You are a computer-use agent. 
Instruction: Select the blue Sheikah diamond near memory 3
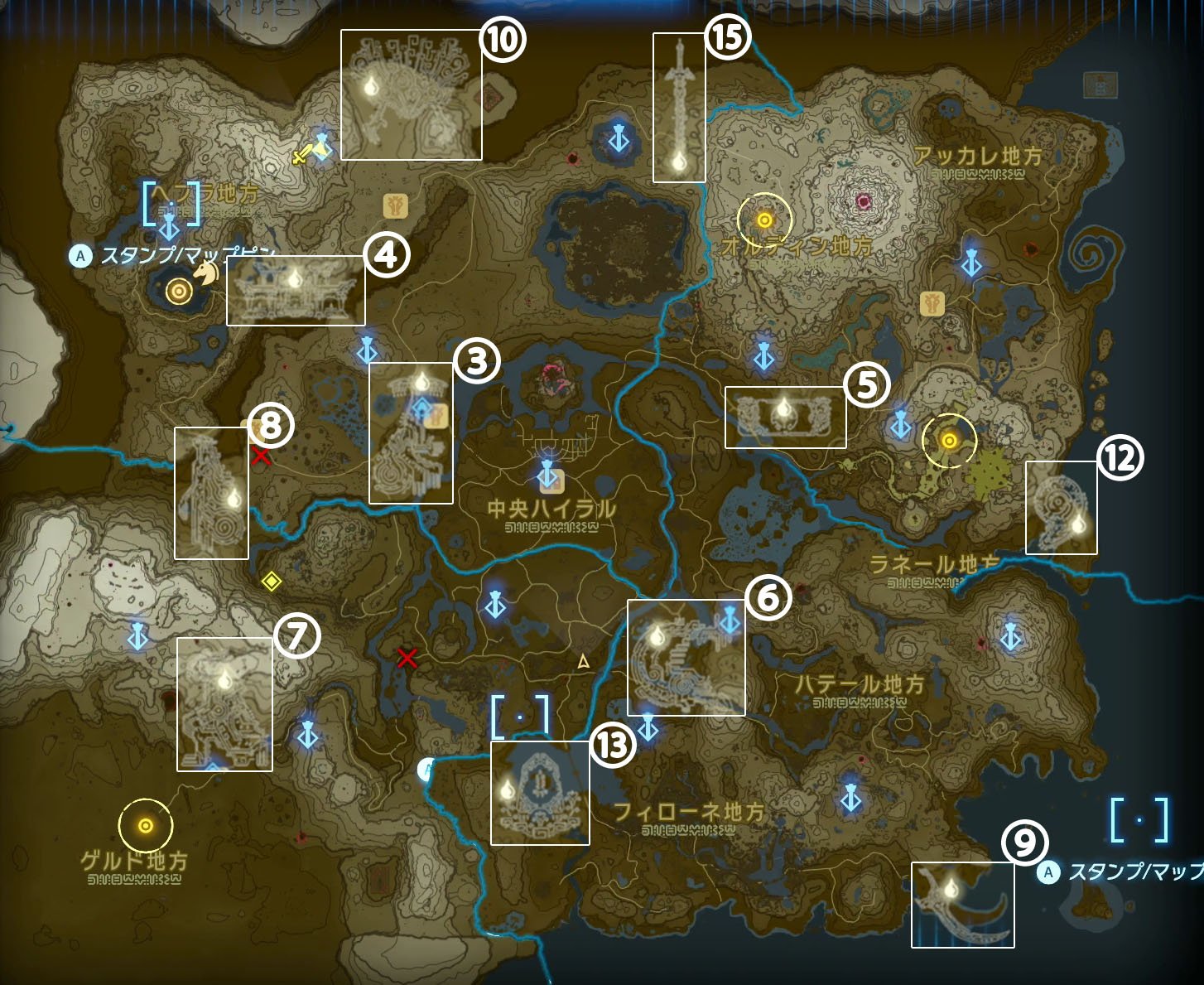tap(422, 406)
